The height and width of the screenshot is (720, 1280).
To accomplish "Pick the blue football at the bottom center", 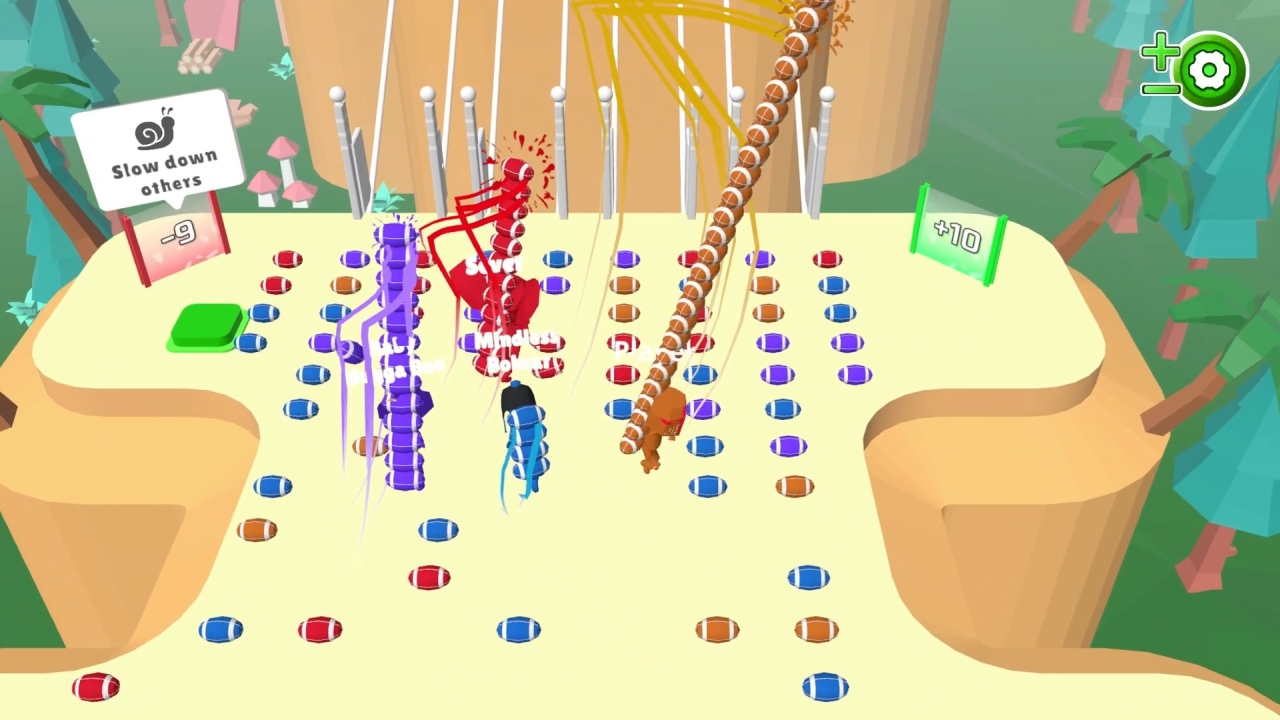I will pyautogui.click(x=517, y=630).
